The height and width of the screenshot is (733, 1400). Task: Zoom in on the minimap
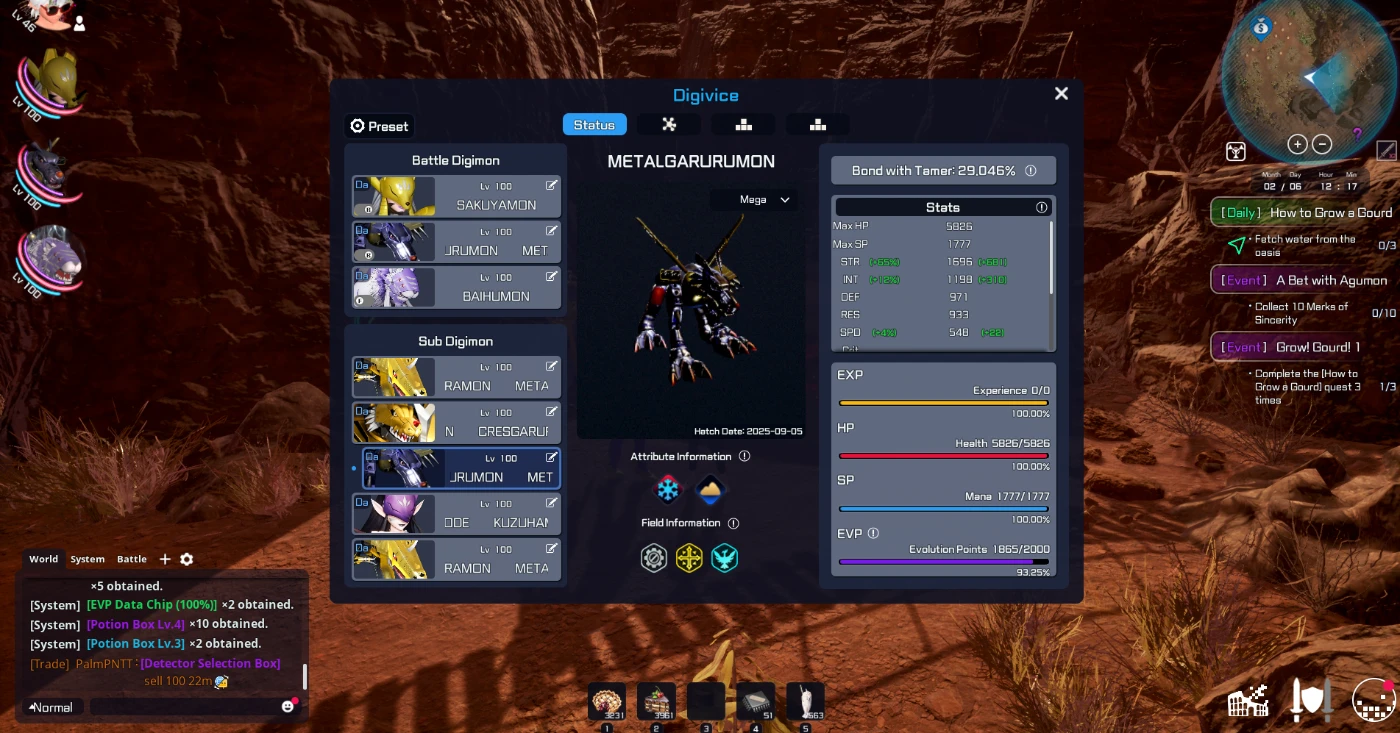1297,144
